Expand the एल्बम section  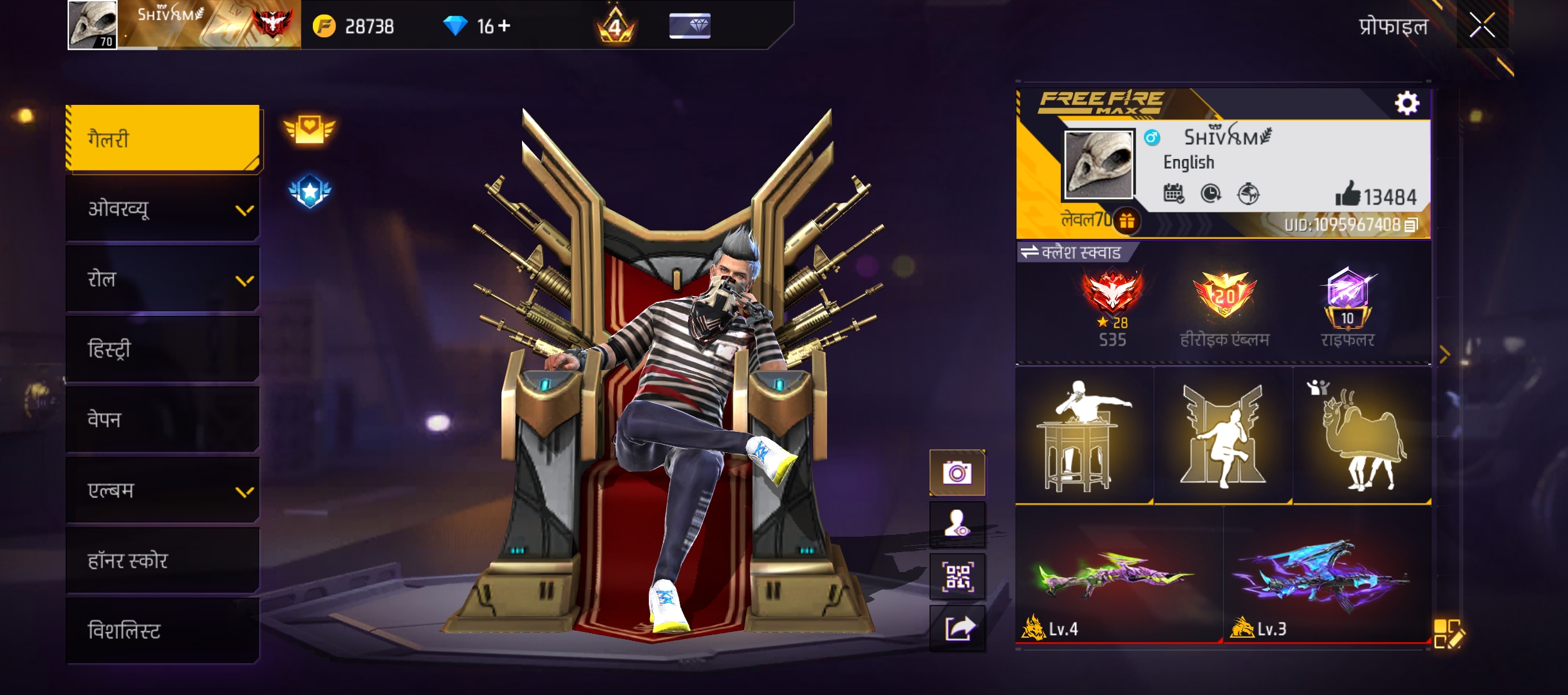[162, 490]
